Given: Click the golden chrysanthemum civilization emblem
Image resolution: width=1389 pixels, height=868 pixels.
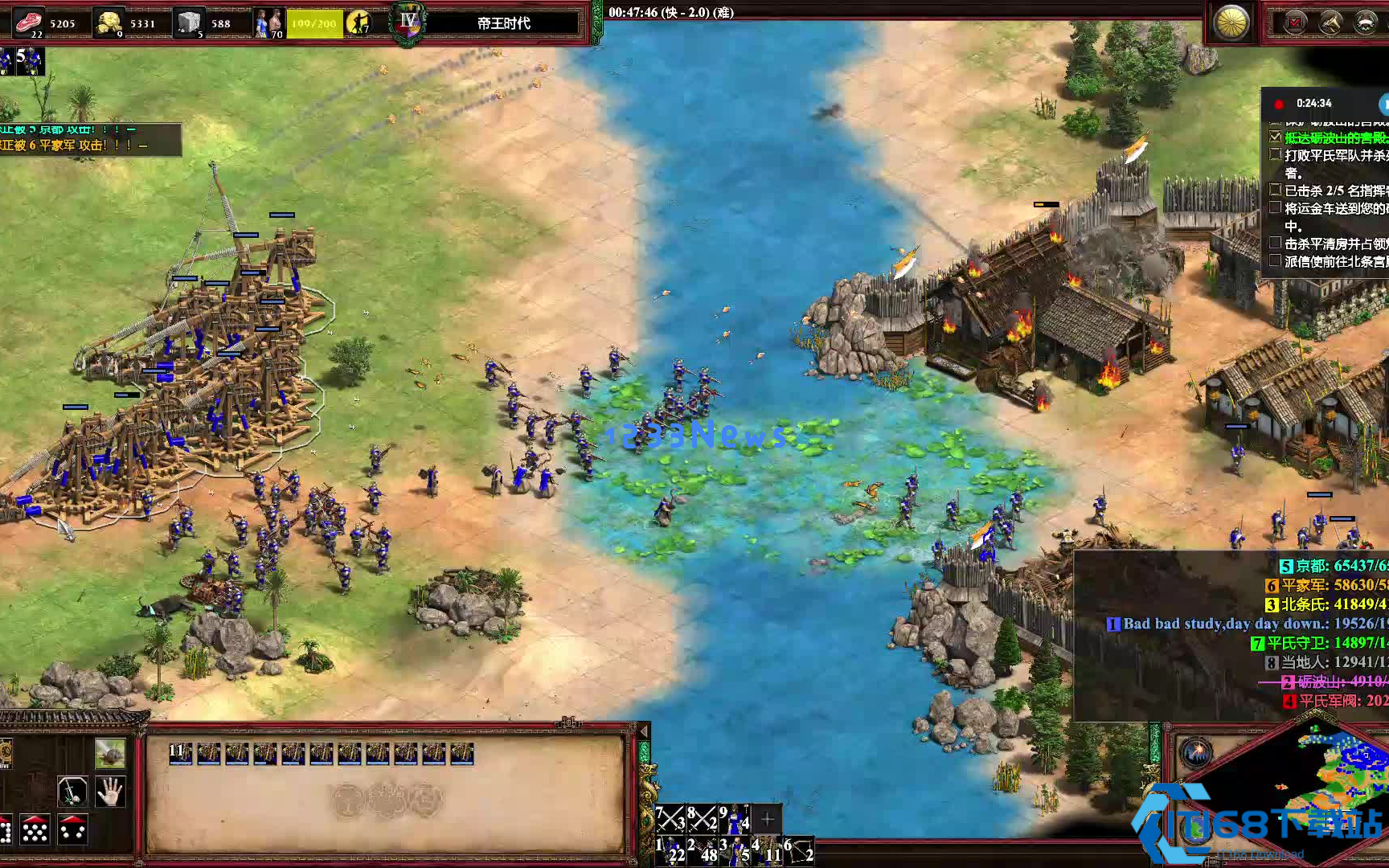Looking at the screenshot, I should (x=1231, y=23).
